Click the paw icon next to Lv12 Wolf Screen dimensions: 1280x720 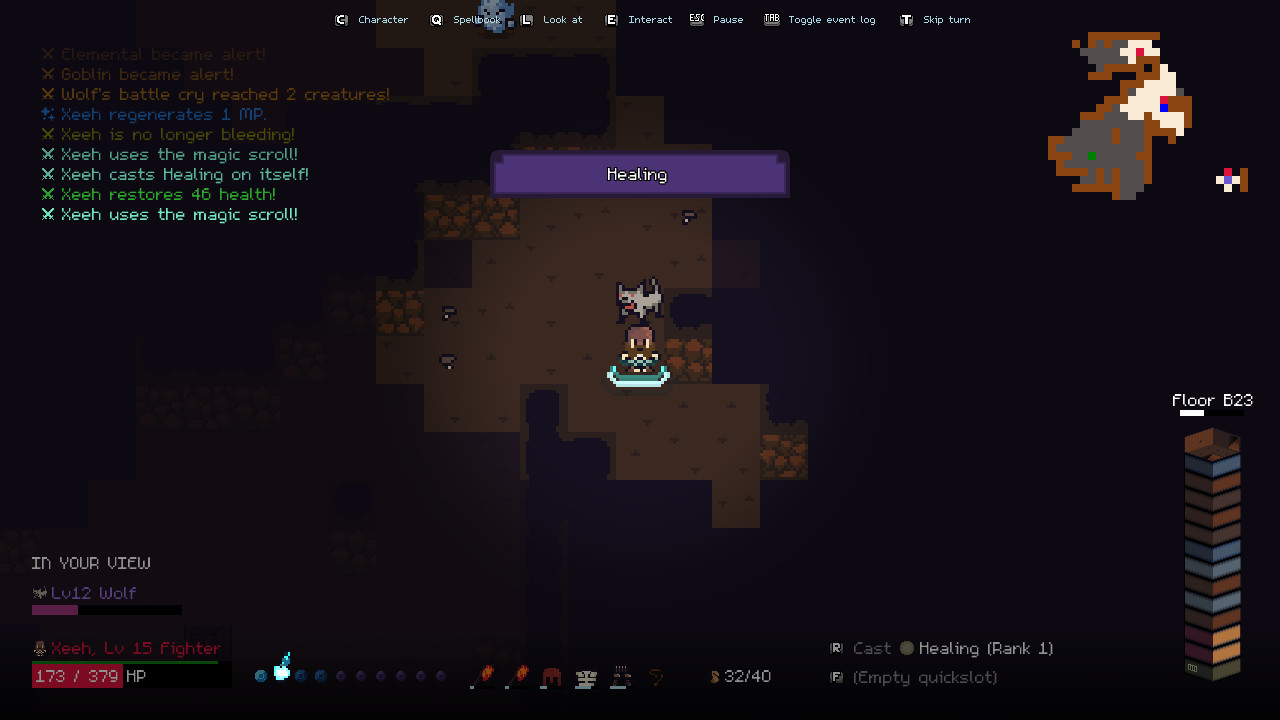[x=39, y=593]
